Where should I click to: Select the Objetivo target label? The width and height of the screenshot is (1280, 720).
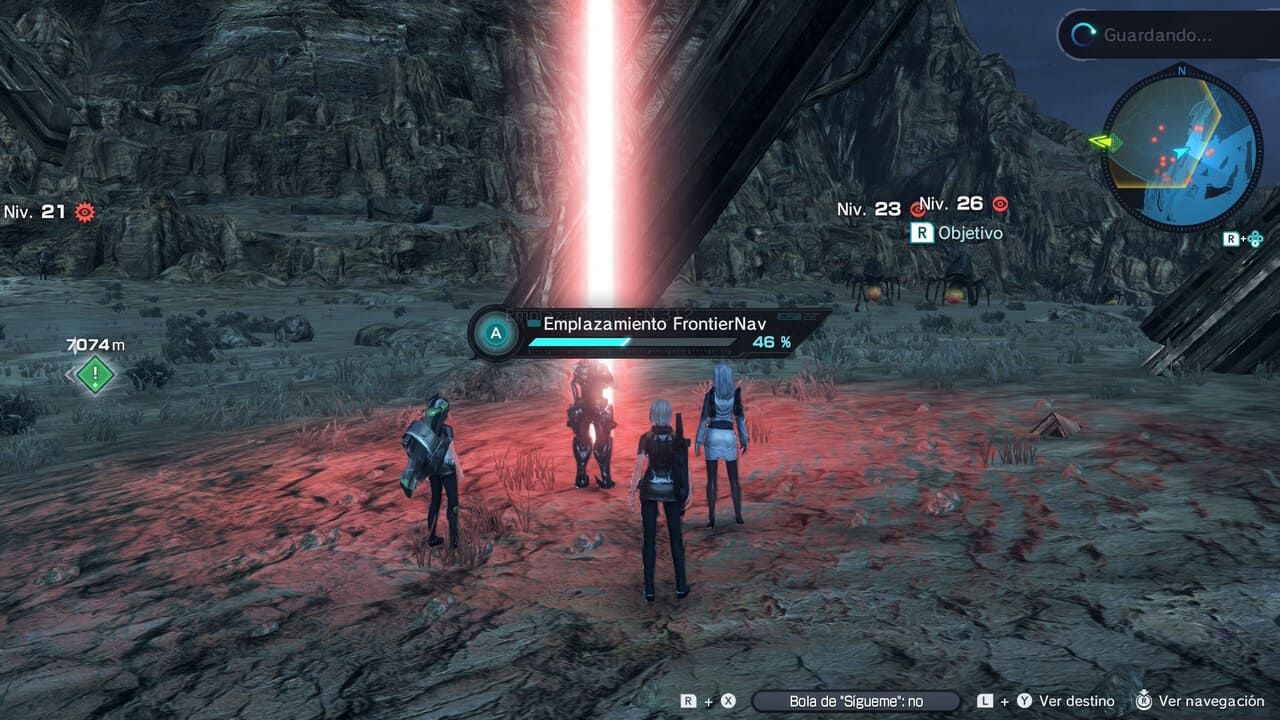pos(970,233)
